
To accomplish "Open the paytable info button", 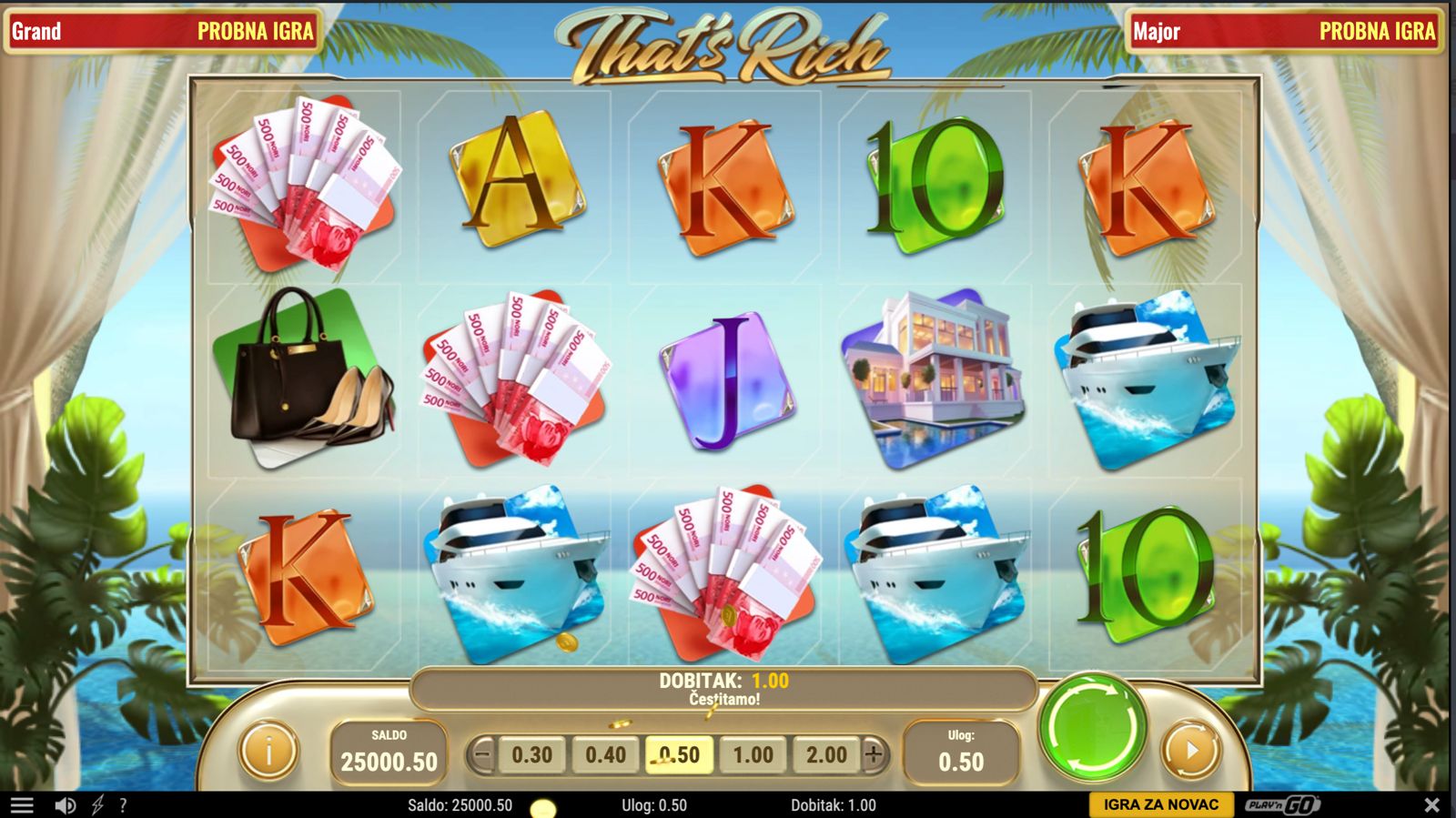I will point(268,752).
